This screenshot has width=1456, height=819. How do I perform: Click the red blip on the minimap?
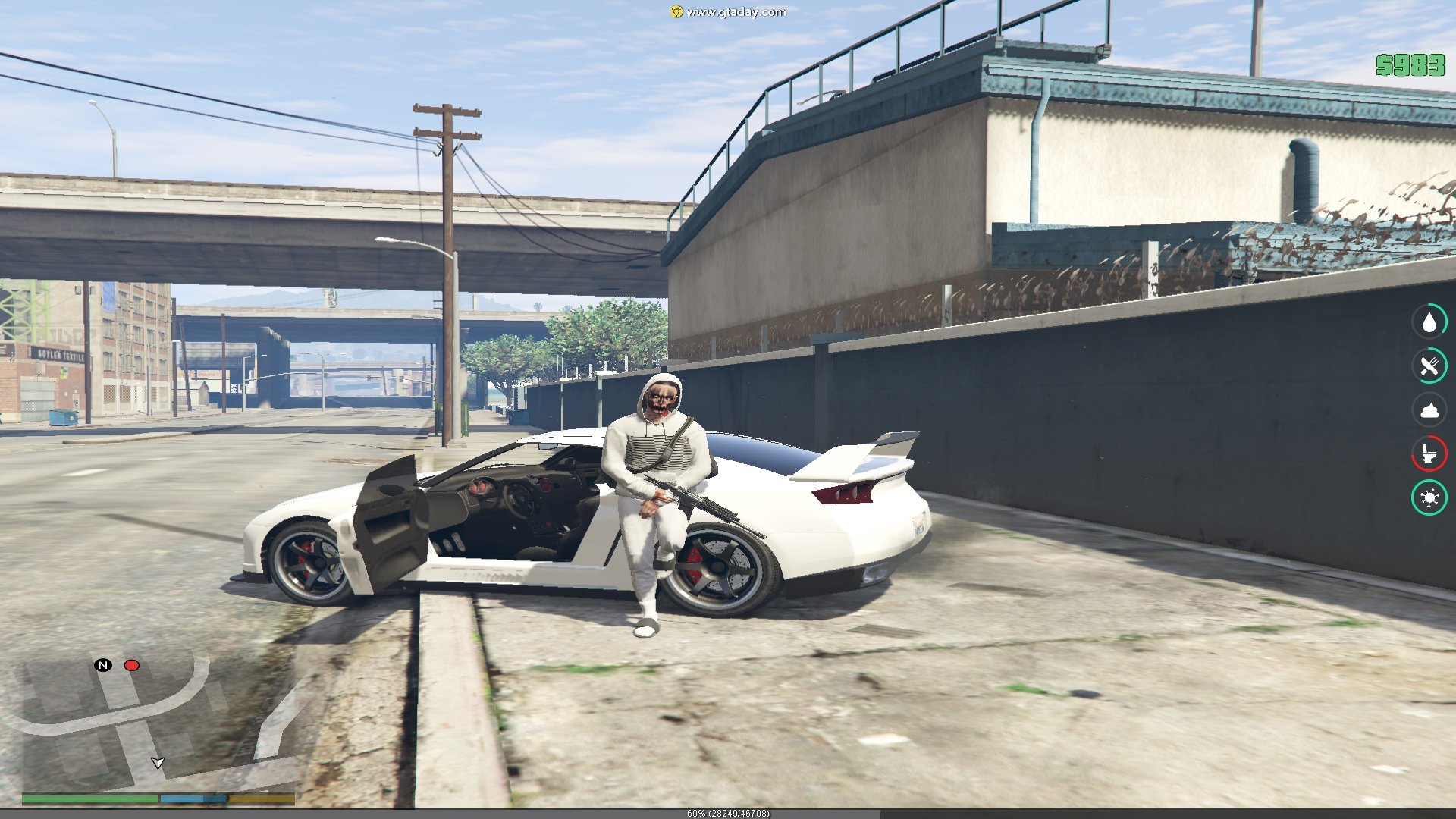132,666
